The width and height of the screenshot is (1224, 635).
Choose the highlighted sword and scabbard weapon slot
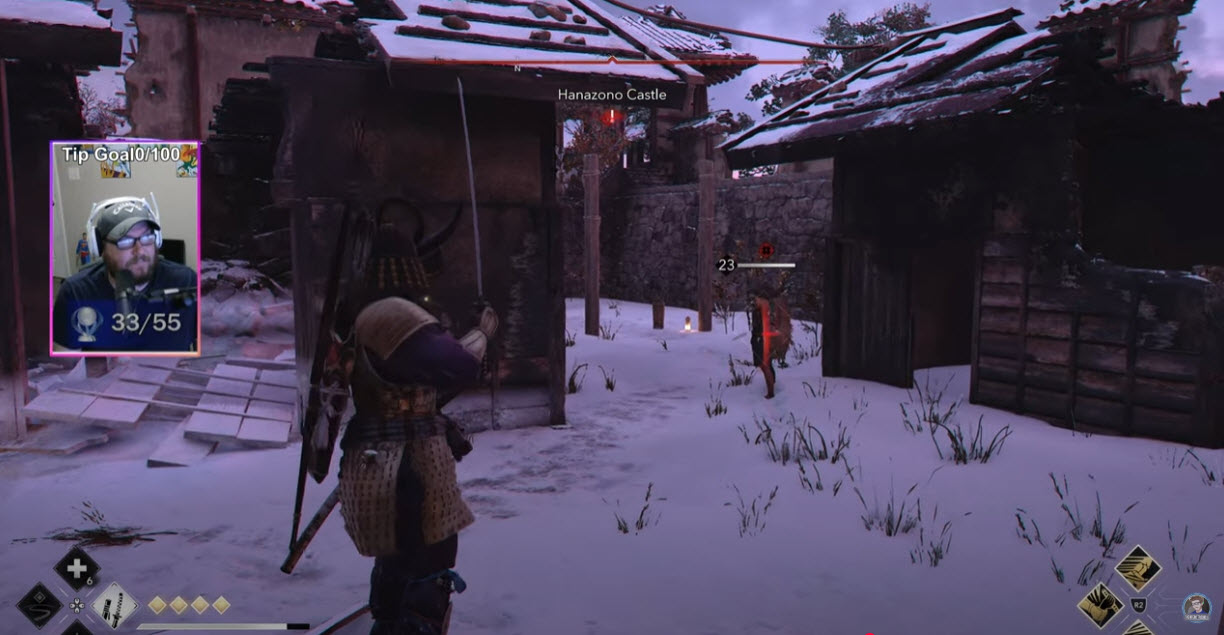115,605
